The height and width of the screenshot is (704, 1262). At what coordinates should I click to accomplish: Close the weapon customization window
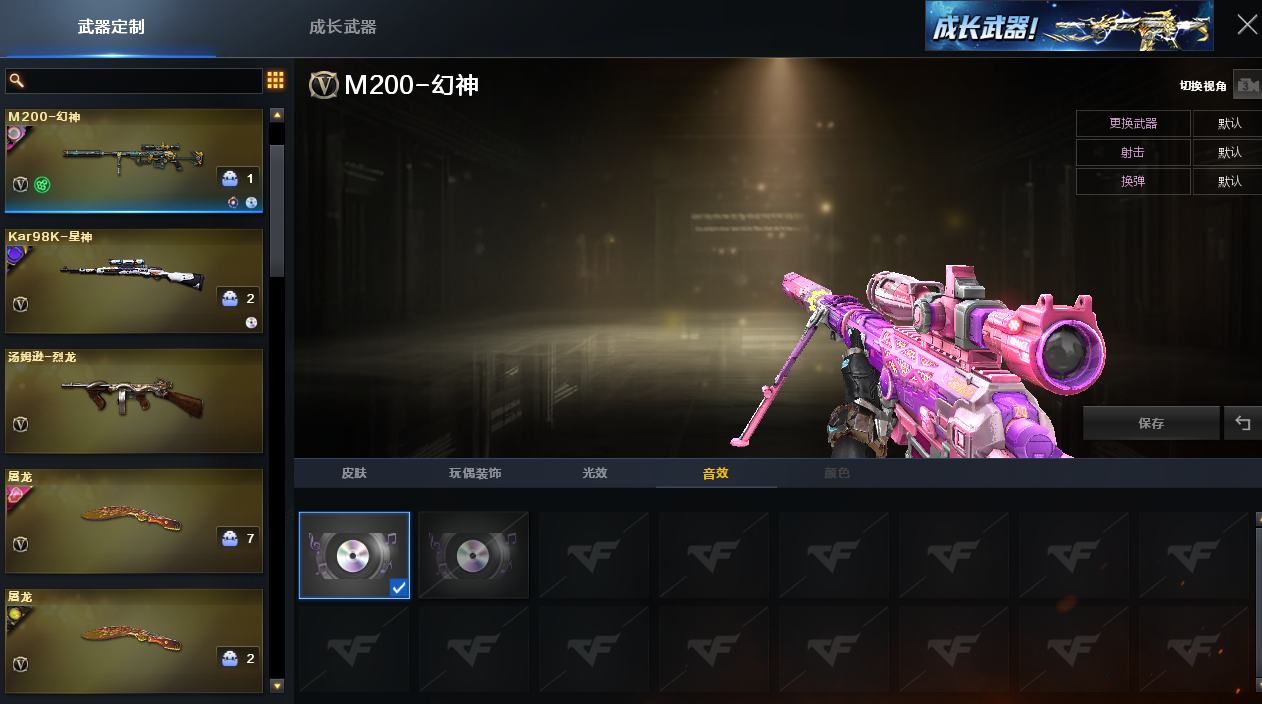1247,25
